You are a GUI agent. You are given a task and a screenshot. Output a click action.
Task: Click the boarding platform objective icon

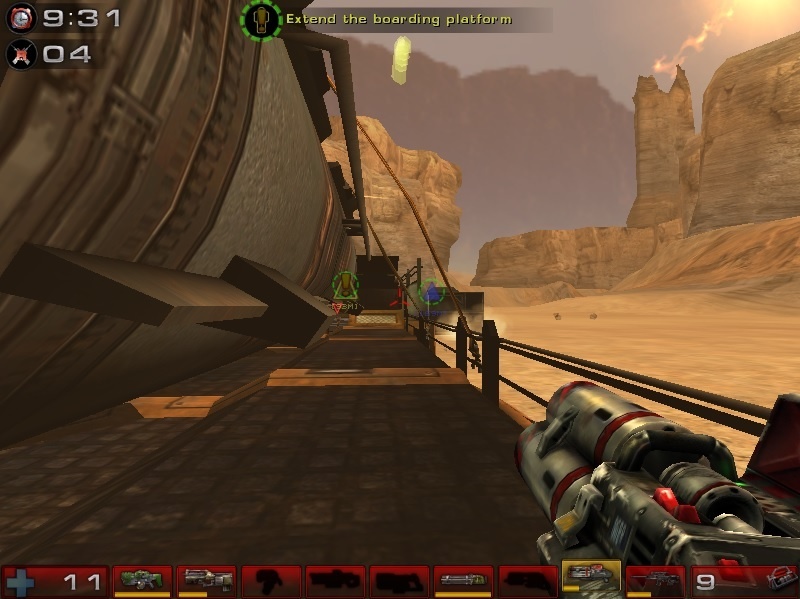tap(261, 19)
